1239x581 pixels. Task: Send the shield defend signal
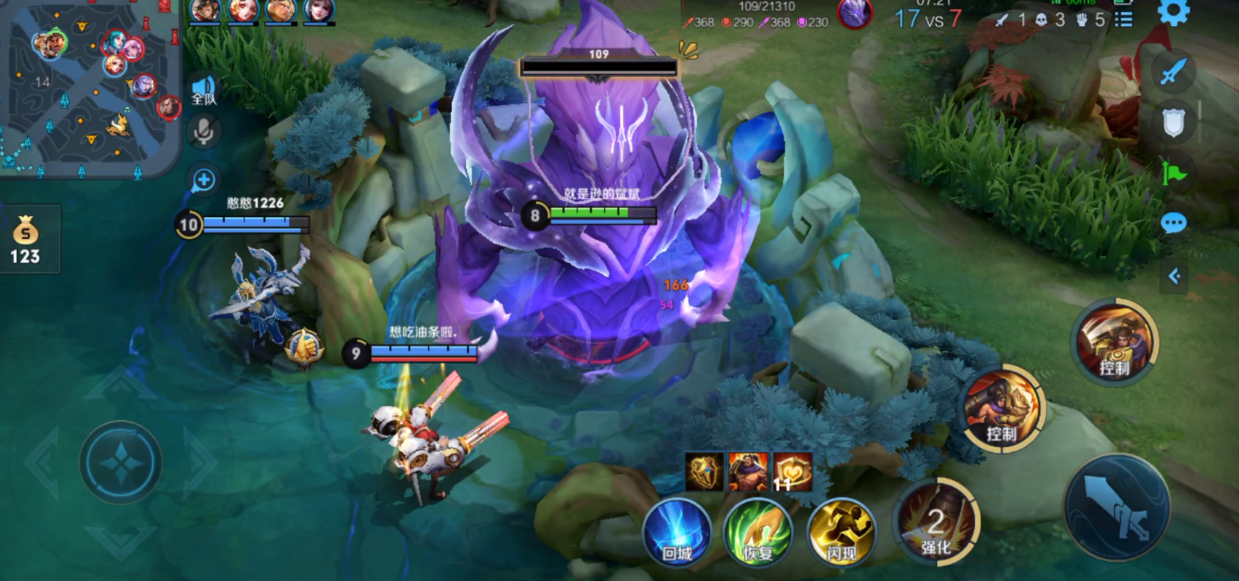(1174, 122)
